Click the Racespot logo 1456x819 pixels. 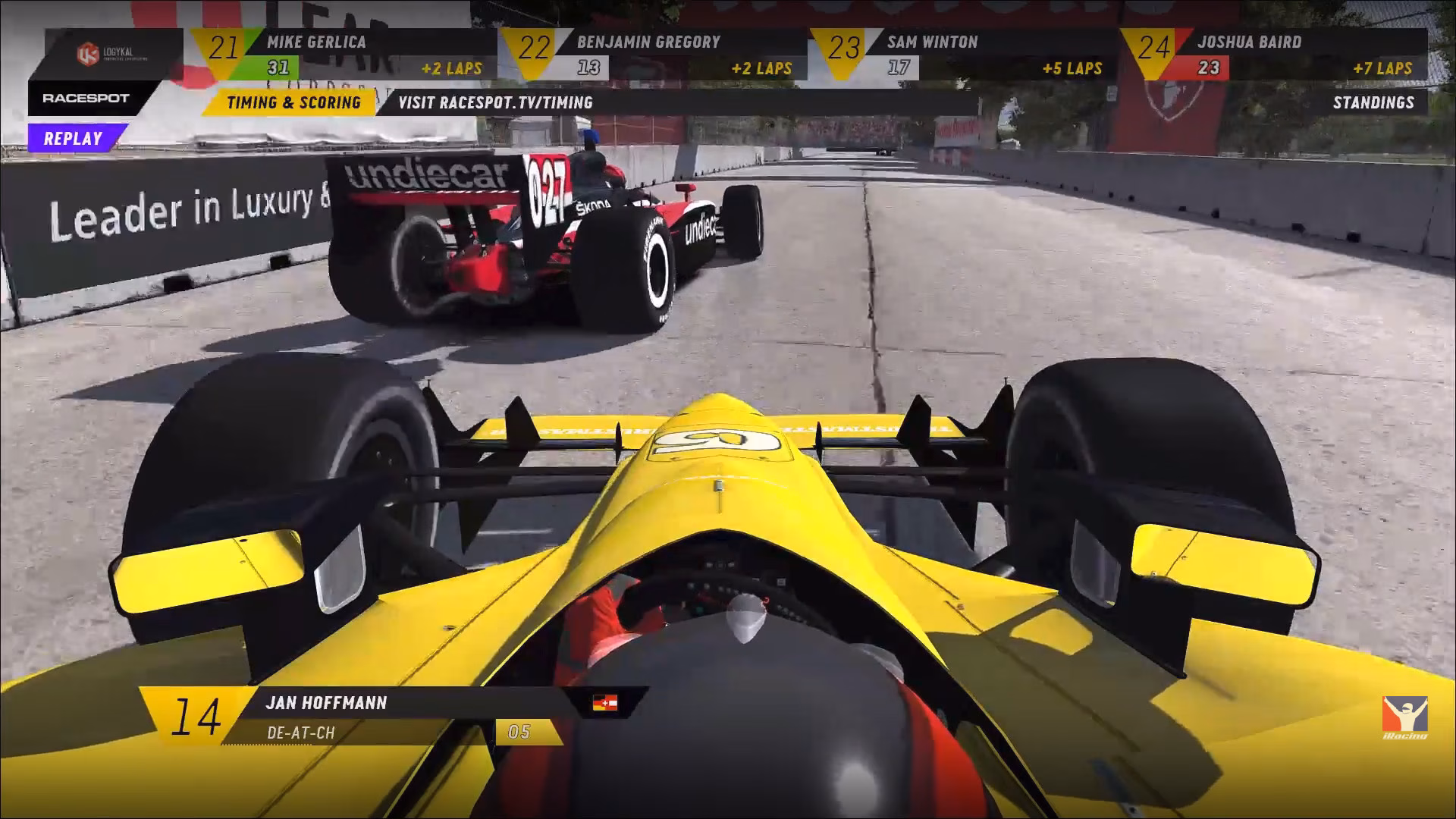tap(86, 99)
